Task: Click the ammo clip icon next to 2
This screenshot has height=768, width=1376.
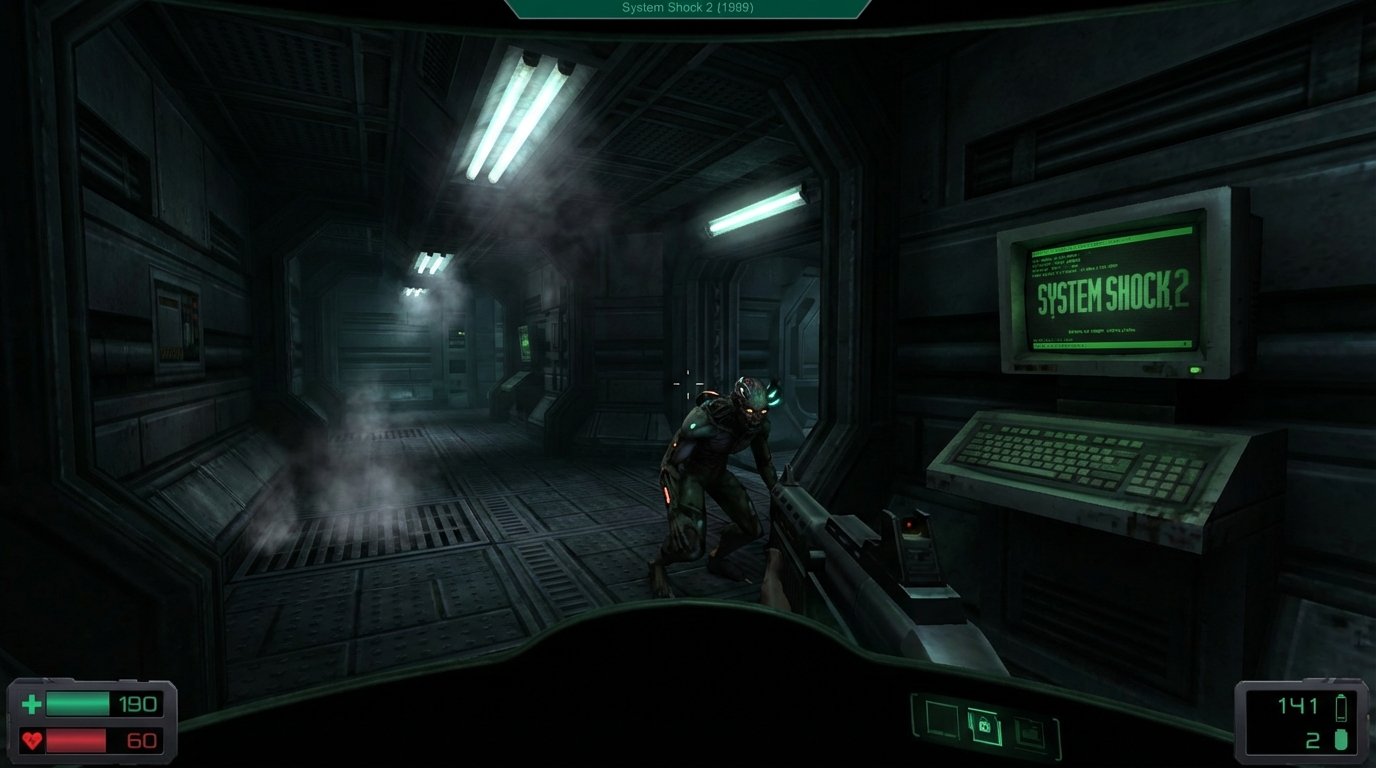Action: point(1339,740)
